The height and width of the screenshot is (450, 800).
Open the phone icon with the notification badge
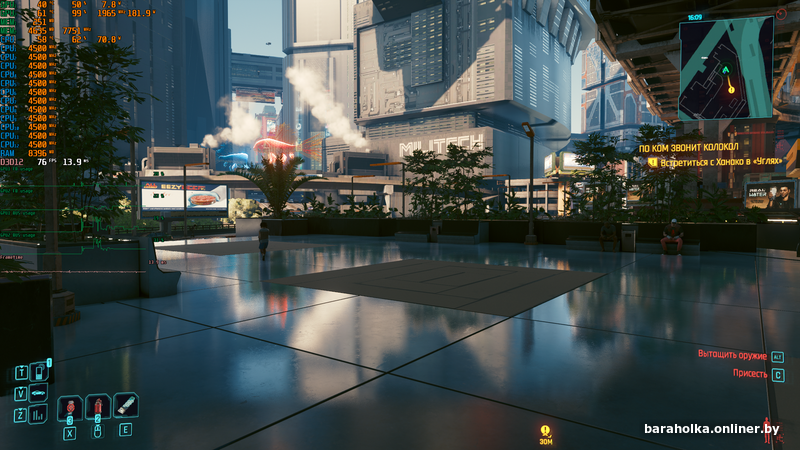(x=38, y=372)
